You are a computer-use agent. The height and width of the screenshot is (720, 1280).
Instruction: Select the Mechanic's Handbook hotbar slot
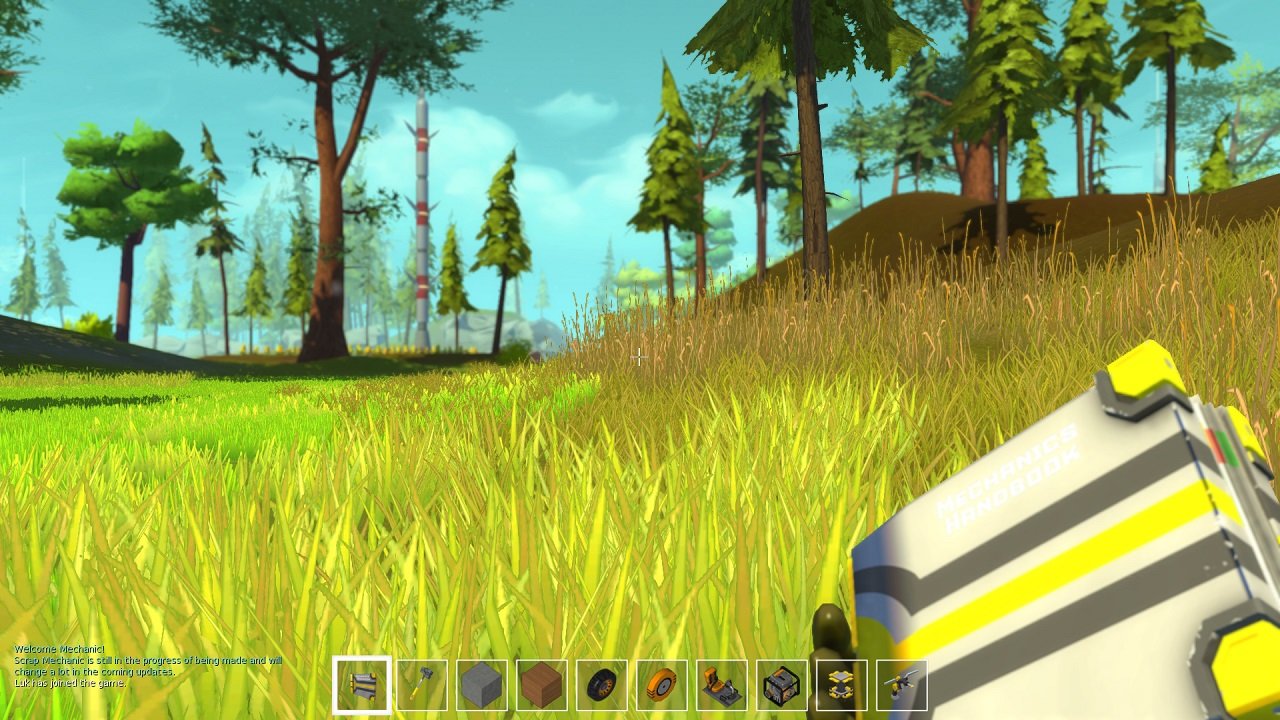click(361, 685)
